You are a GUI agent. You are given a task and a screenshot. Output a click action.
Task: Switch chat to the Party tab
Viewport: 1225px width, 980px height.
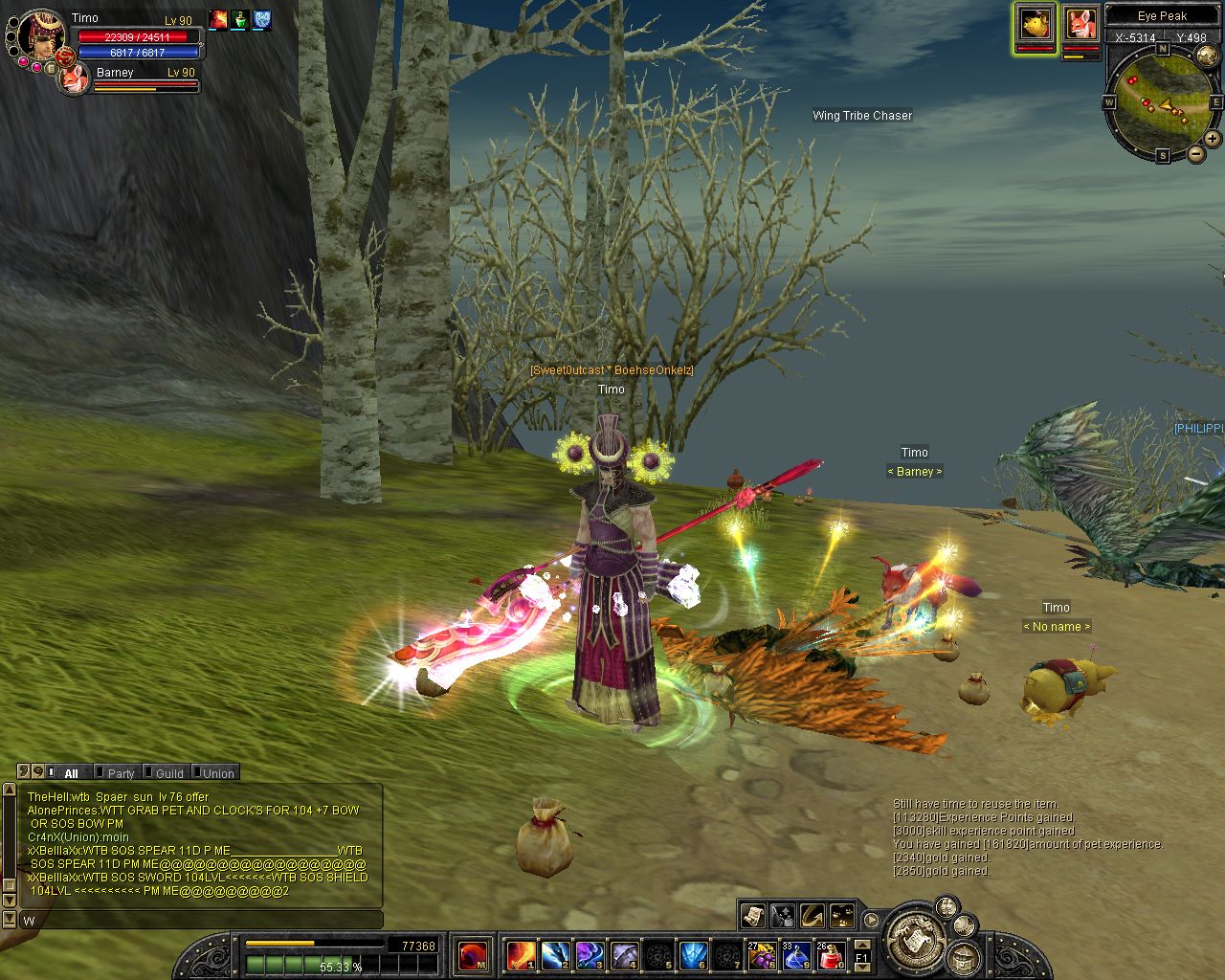pos(121,773)
